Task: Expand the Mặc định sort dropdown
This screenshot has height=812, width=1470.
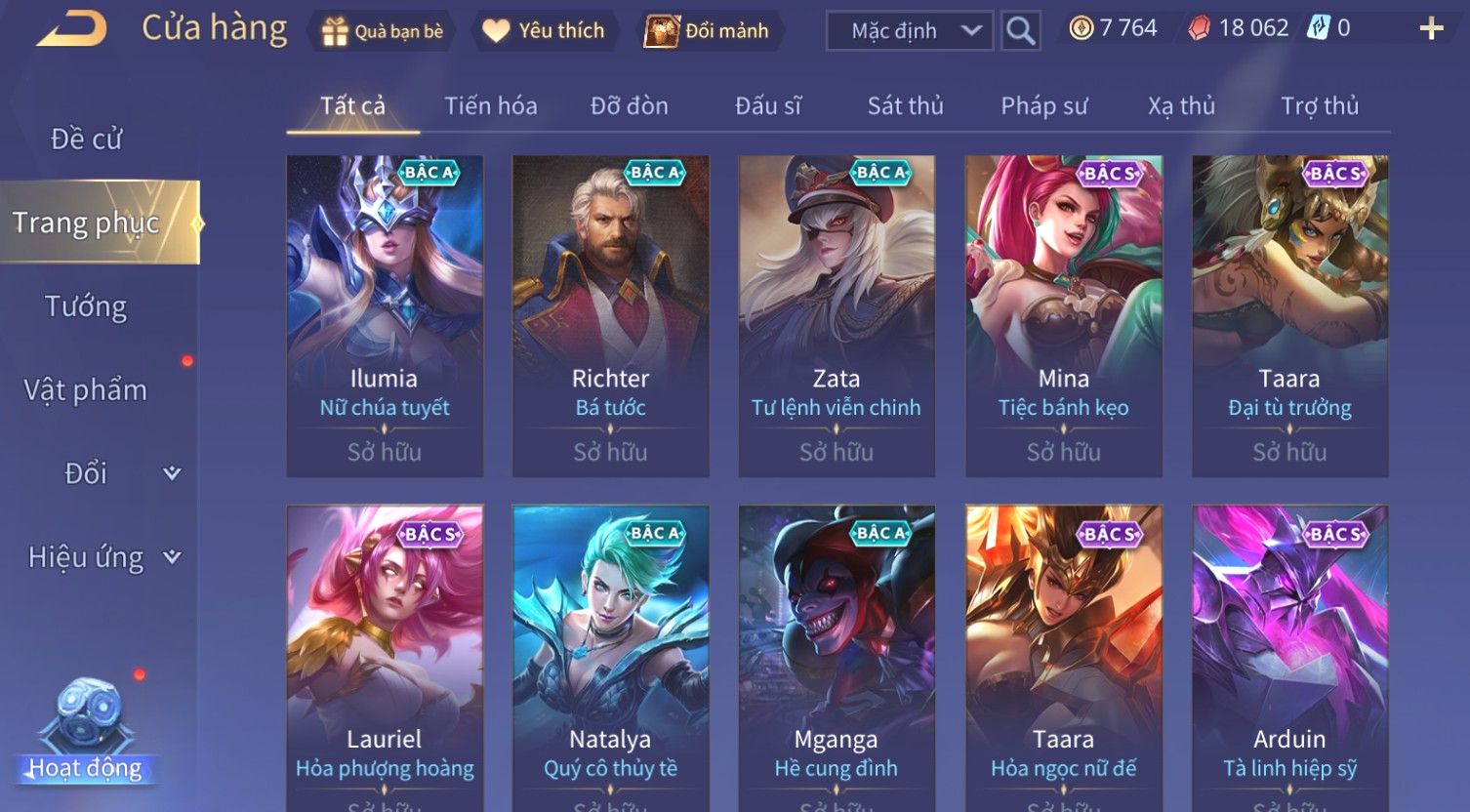Action: [x=909, y=31]
